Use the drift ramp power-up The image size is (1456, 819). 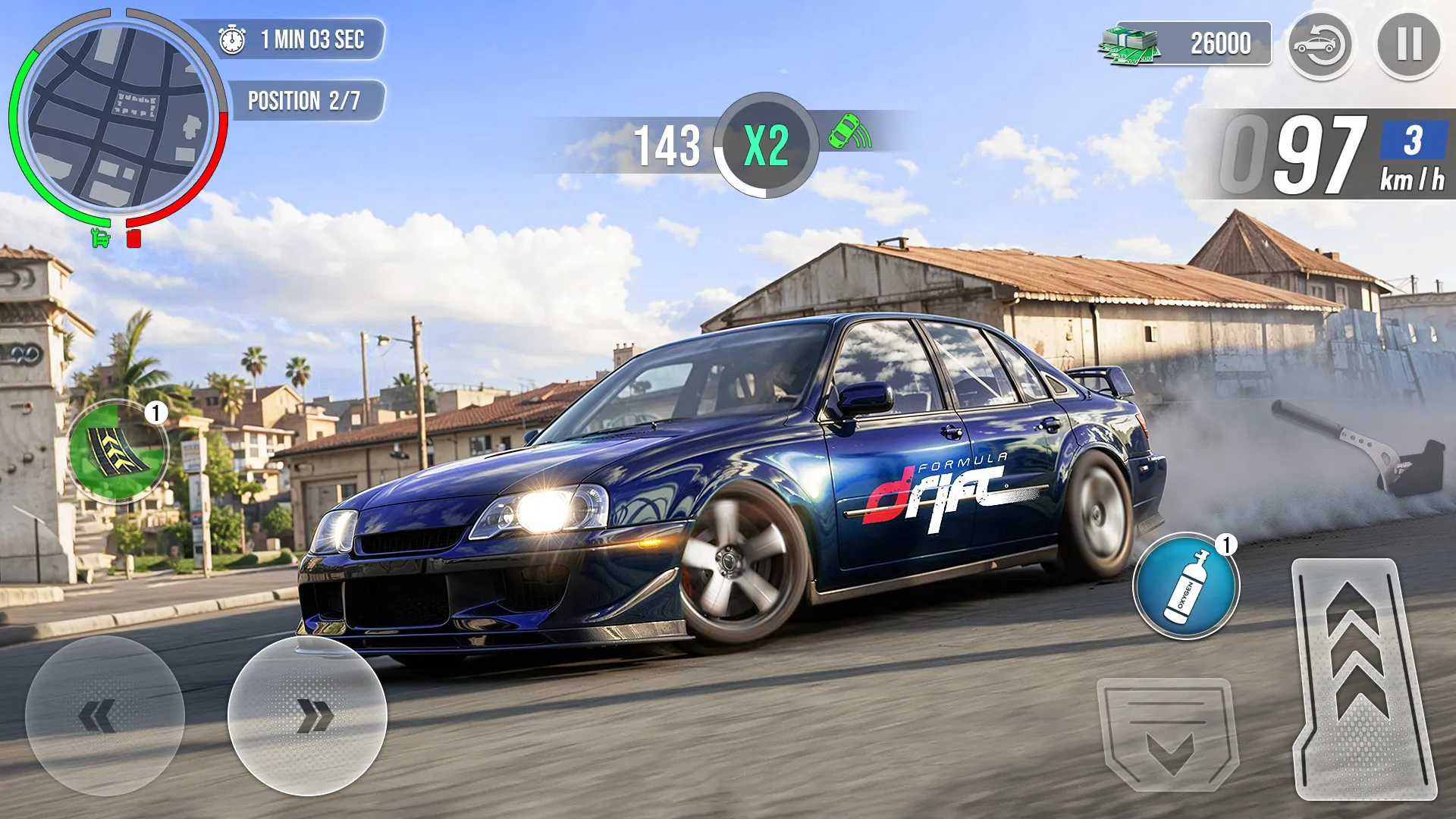118,451
